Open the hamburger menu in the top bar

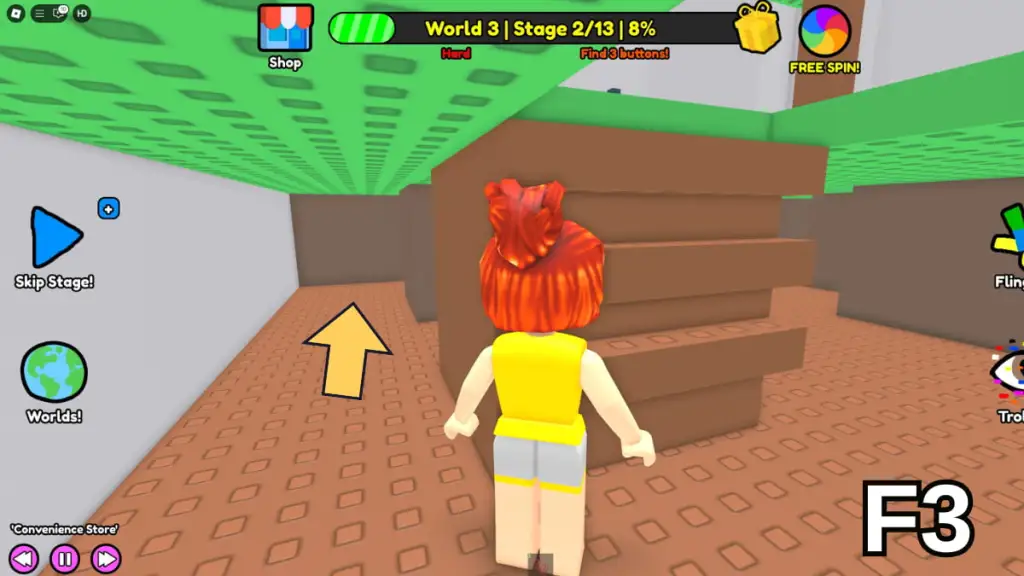point(39,13)
